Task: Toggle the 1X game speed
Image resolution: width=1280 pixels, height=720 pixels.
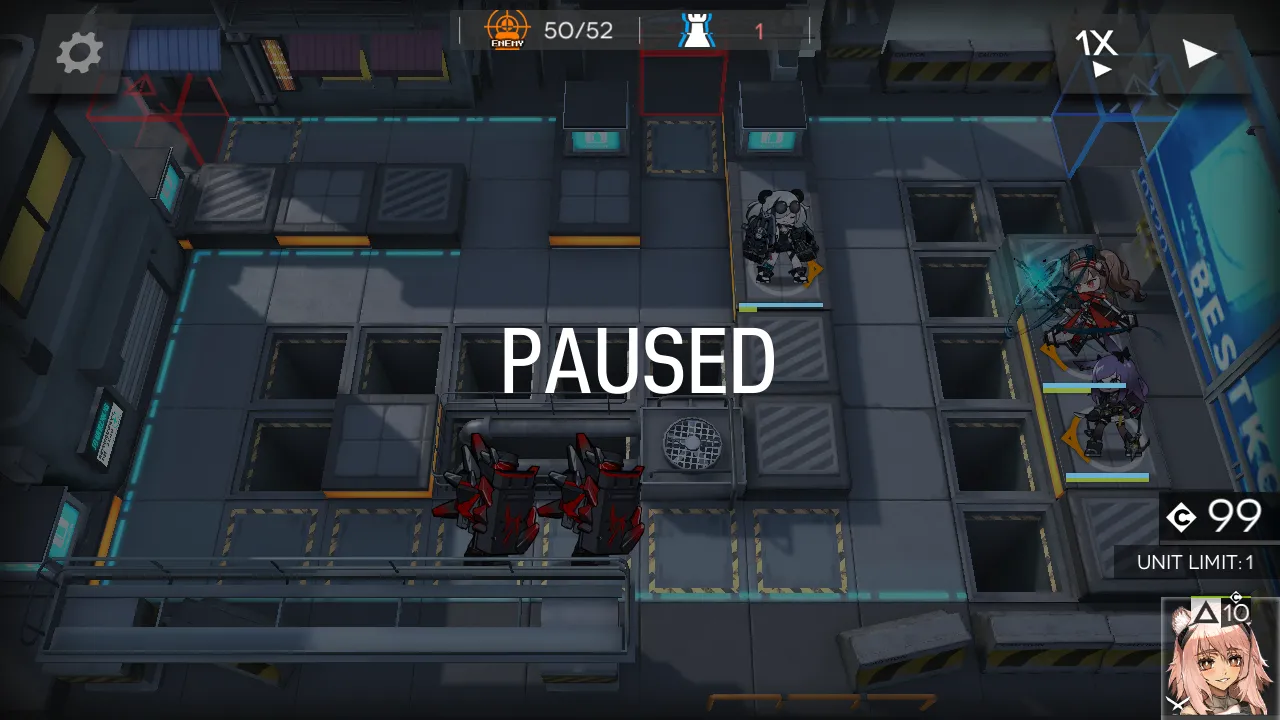Action: 1096,51
